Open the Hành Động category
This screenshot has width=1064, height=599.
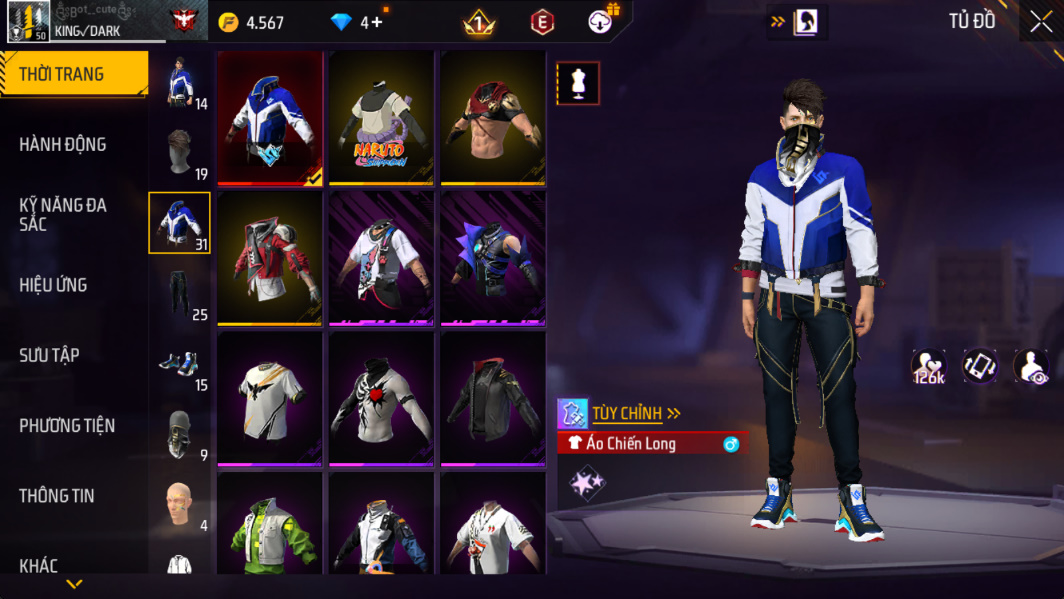63,145
